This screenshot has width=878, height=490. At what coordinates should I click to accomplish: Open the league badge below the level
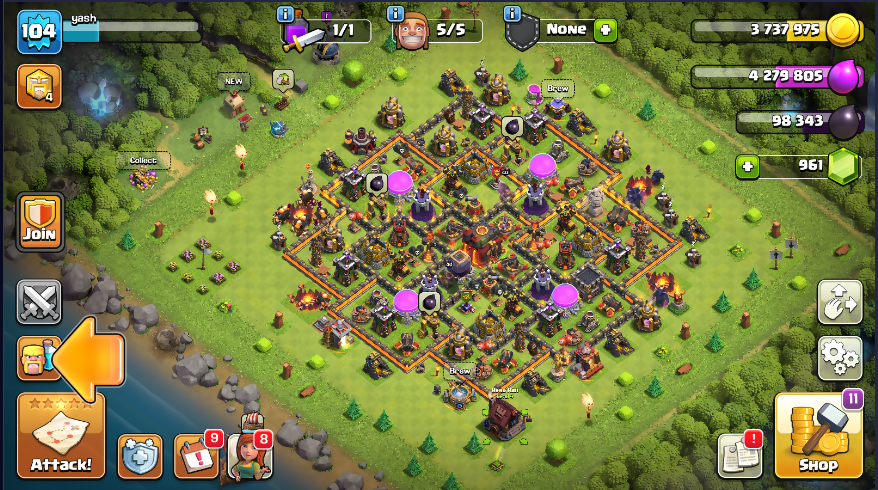coord(39,87)
